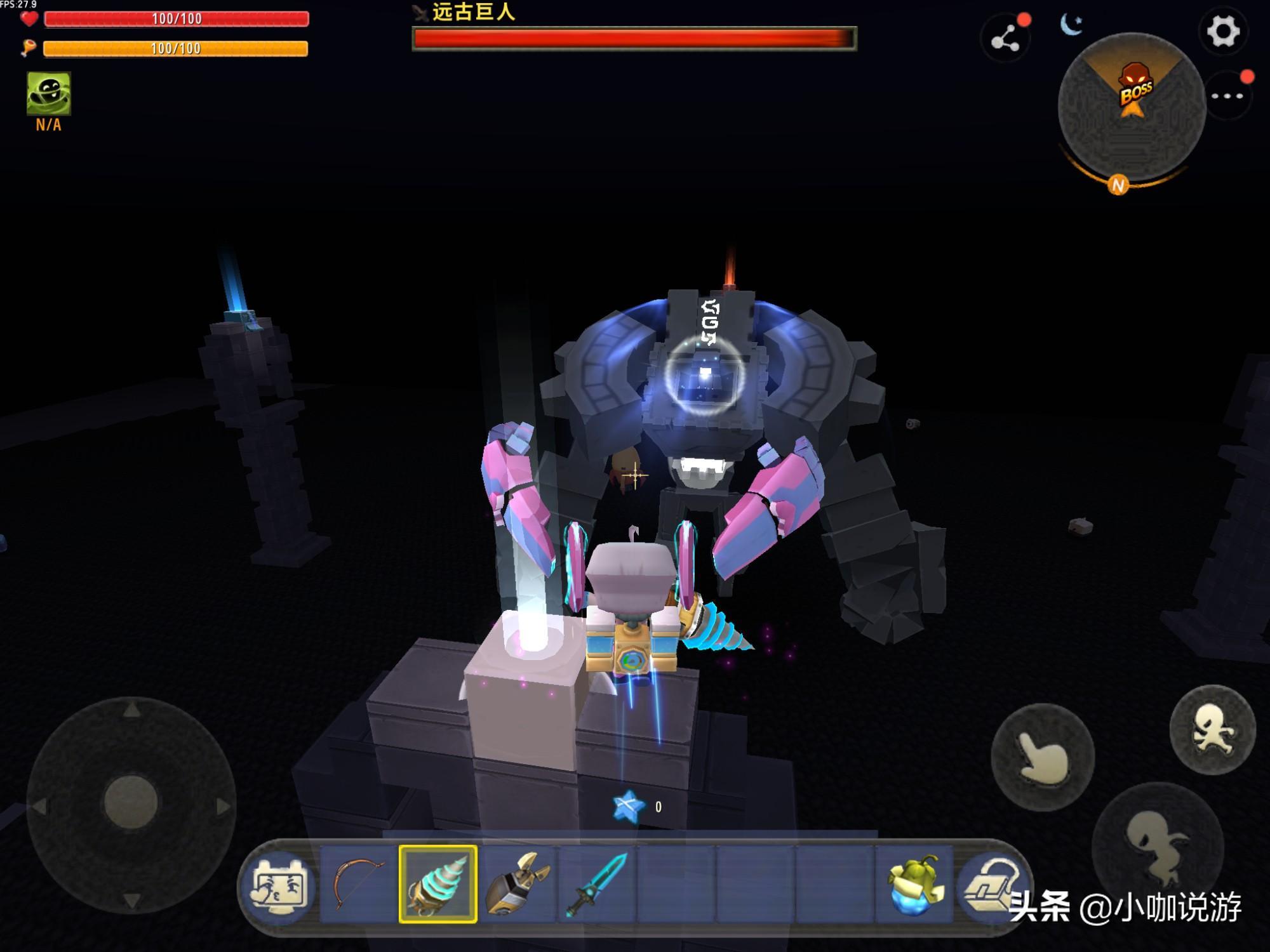Viewport: 1270px width, 952px height.
Task: Tap the share icon
Action: click(x=1005, y=40)
